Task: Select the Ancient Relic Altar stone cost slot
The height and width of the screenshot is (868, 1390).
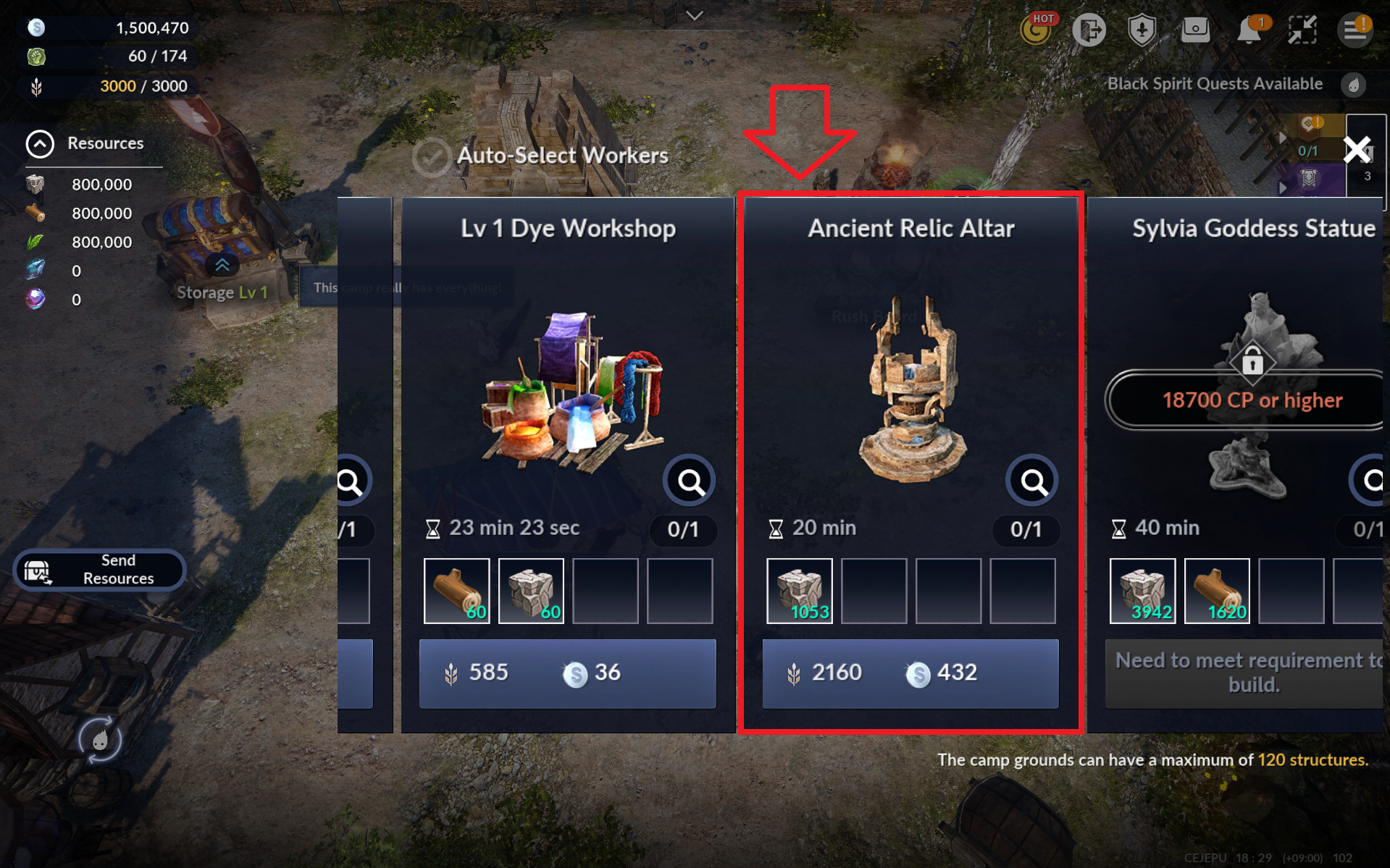Action: [x=799, y=591]
